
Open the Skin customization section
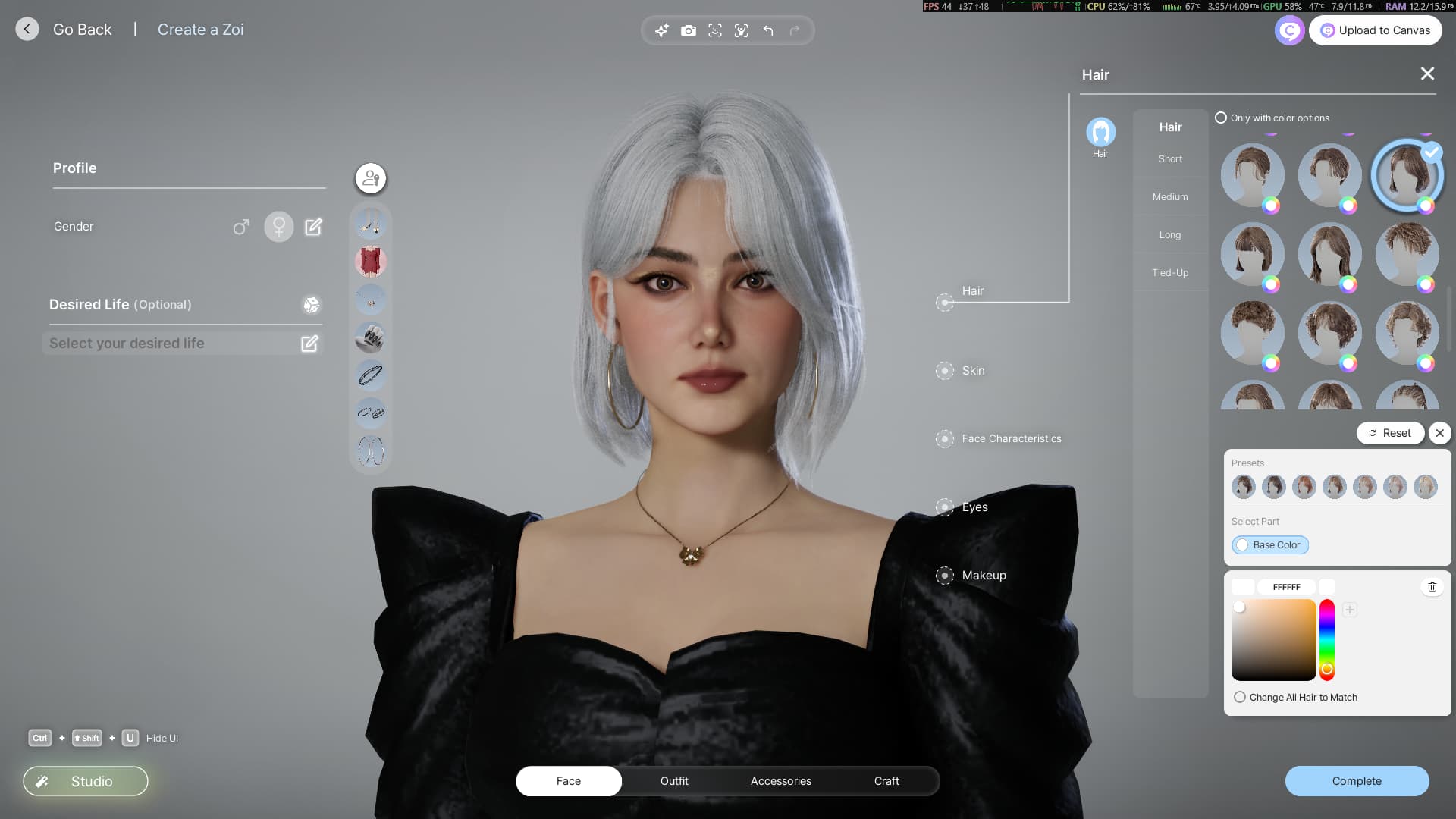pyautogui.click(x=973, y=371)
